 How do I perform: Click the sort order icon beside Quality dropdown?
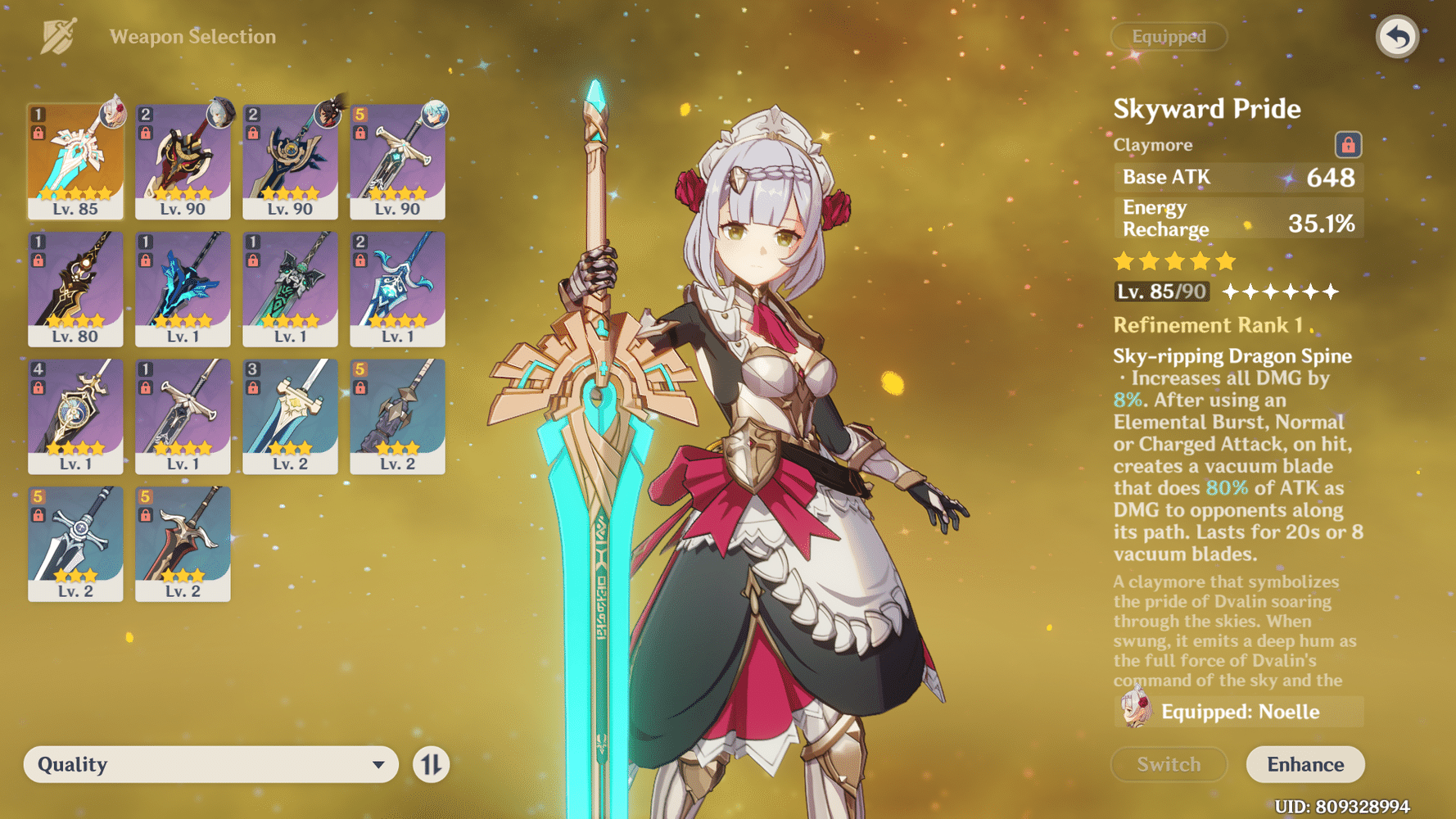(433, 764)
